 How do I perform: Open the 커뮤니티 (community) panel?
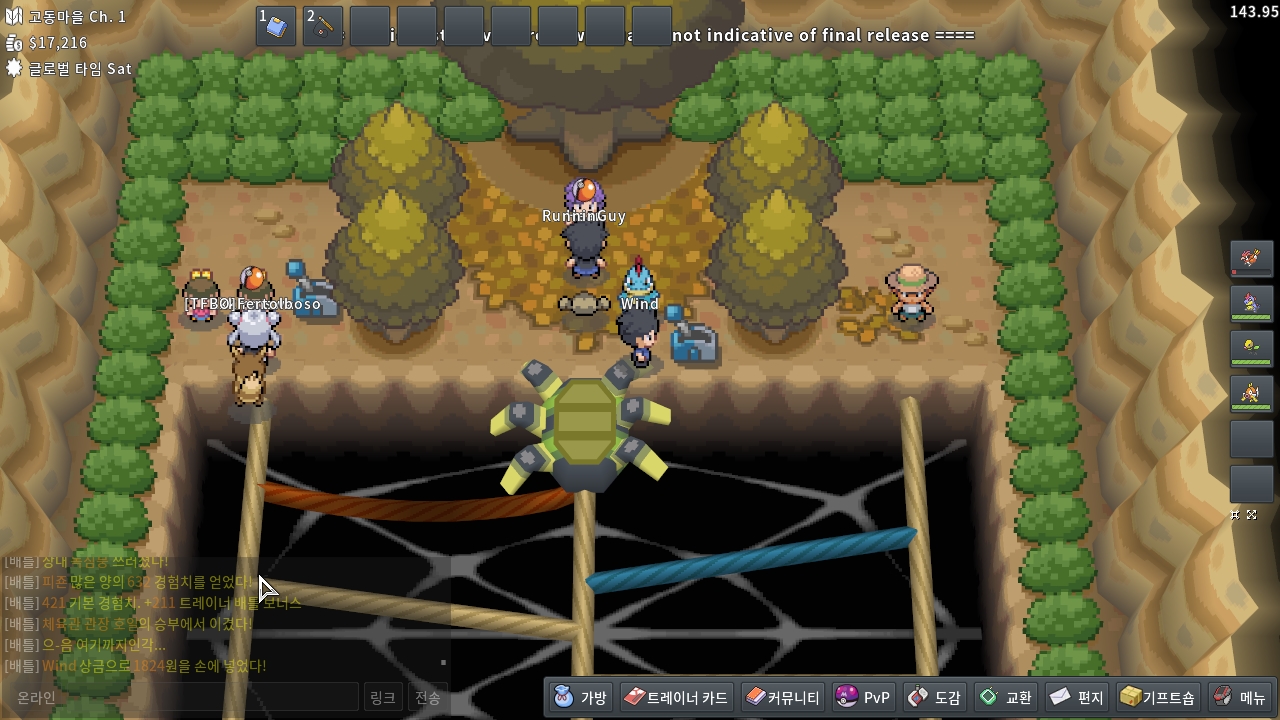[x=783, y=697]
